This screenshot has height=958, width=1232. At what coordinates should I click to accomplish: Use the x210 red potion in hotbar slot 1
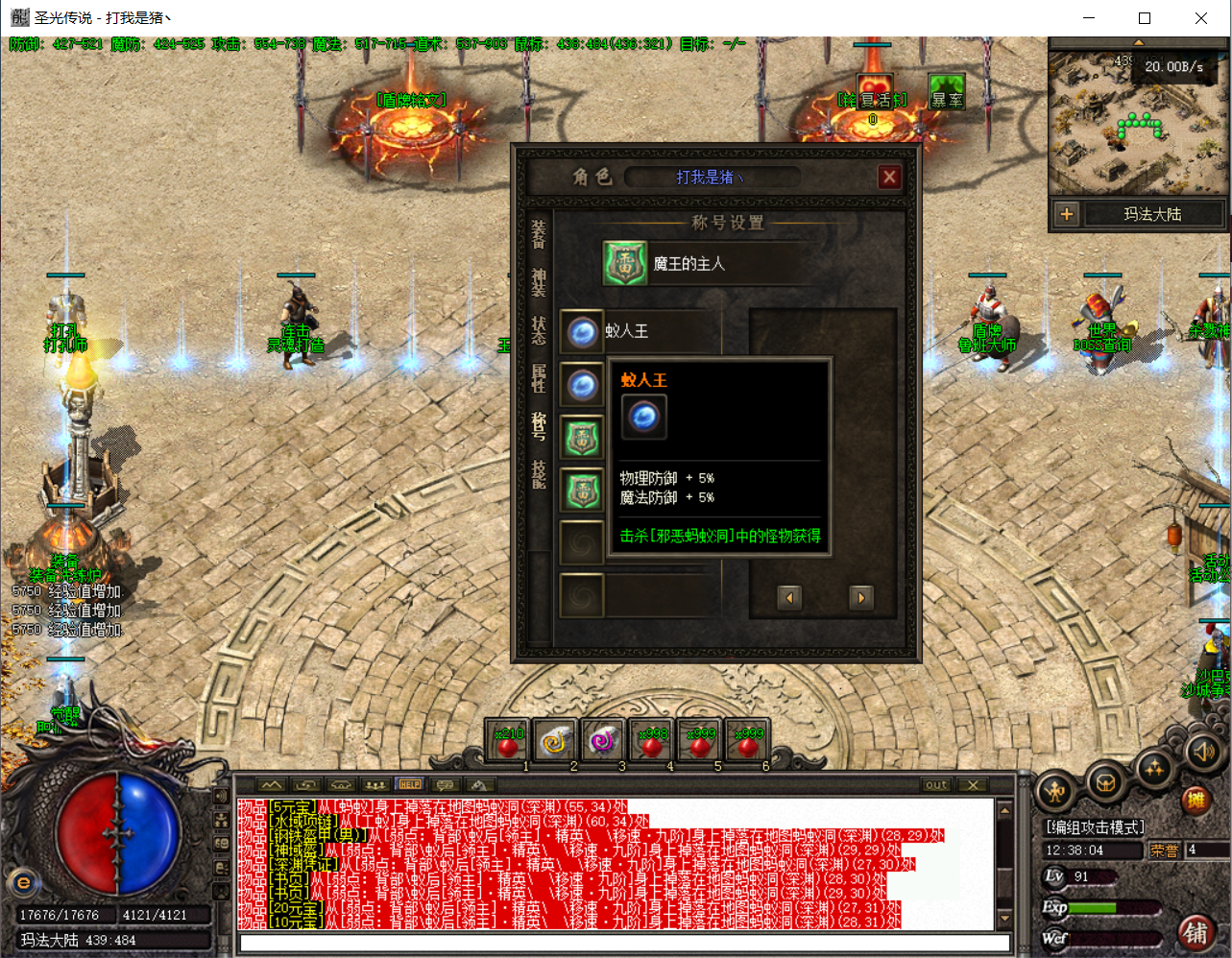[x=507, y=742]
